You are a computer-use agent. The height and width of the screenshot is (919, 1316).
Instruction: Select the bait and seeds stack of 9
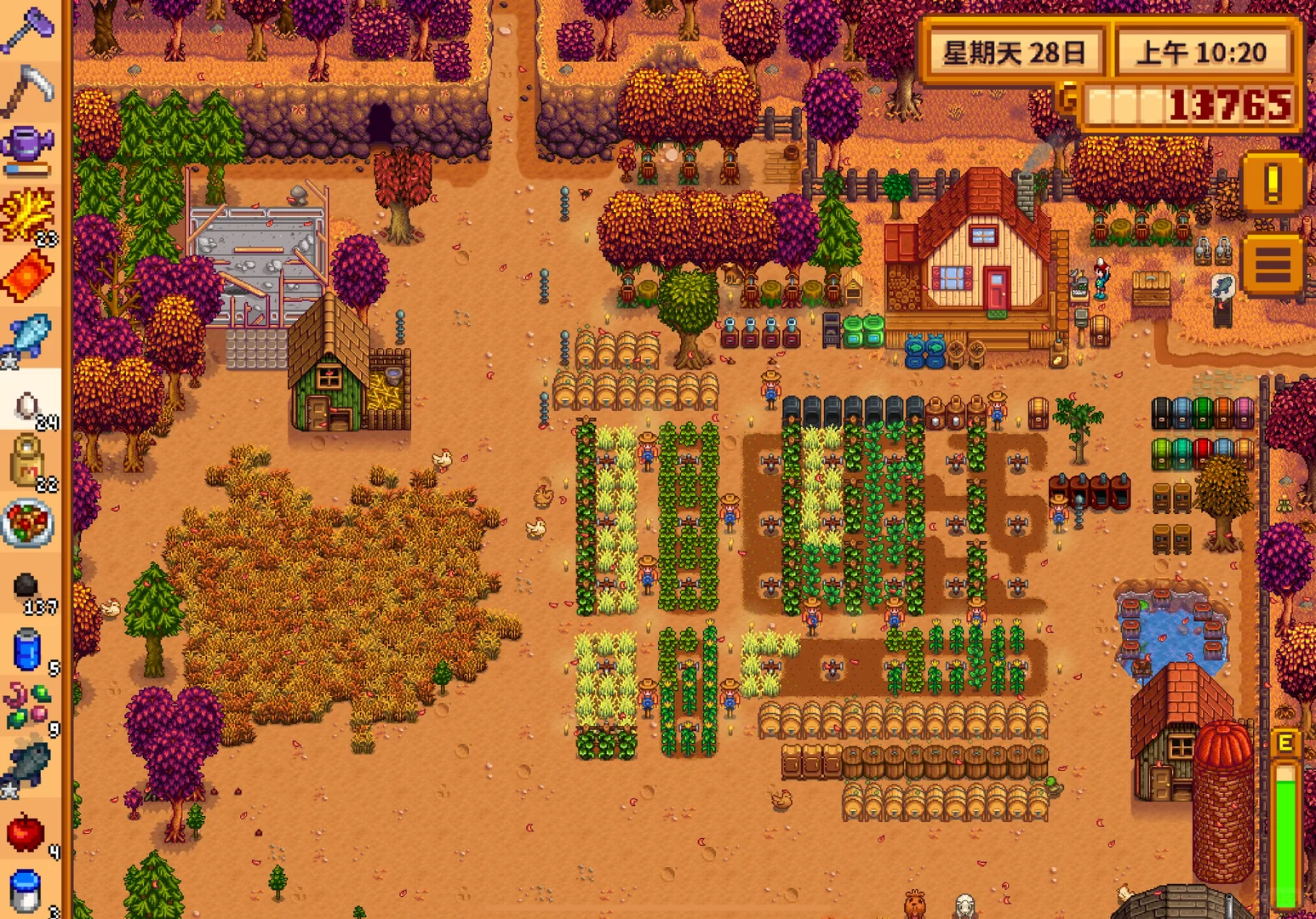29,708
